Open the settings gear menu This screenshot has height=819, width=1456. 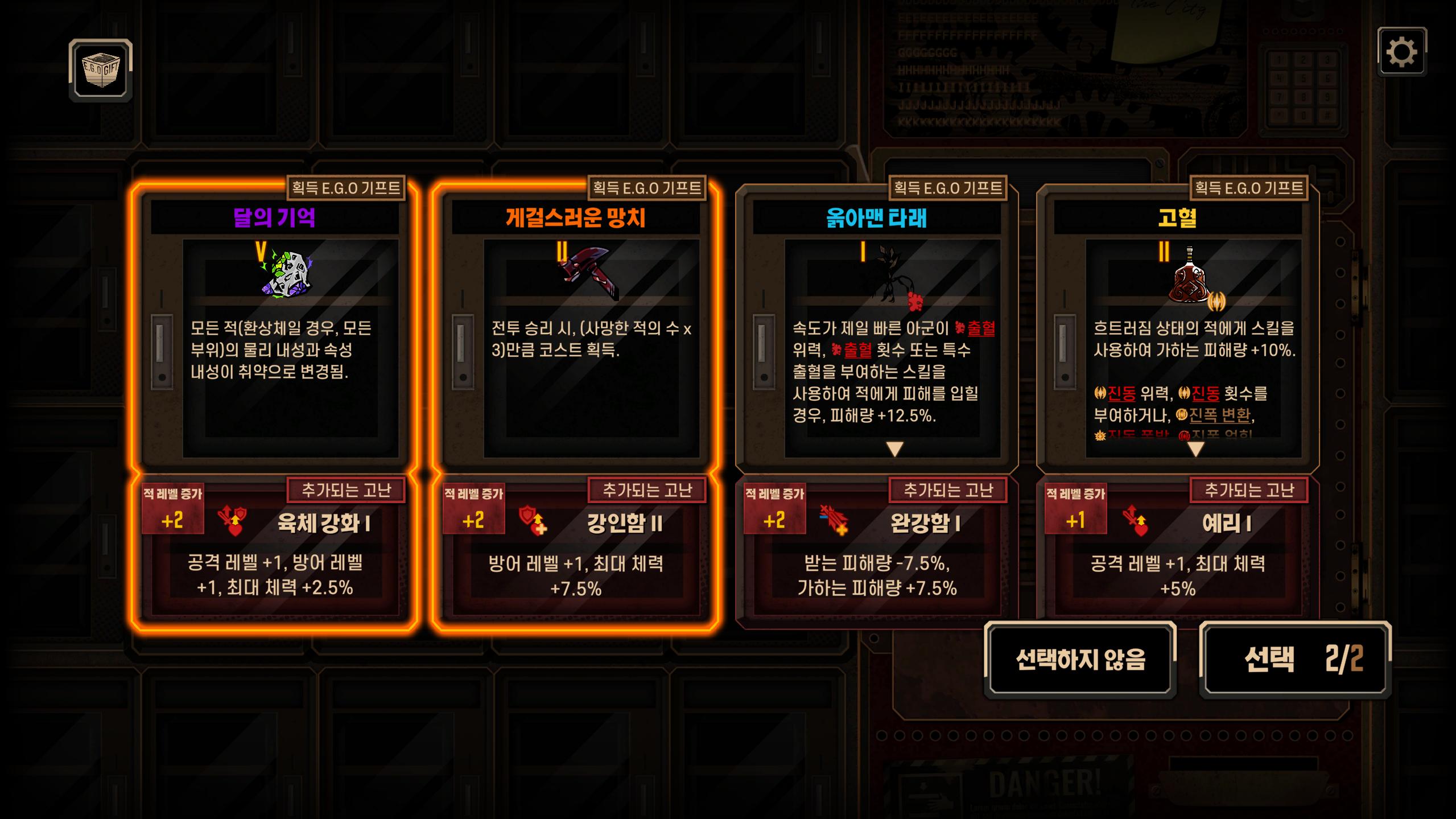pyautogui.click(x=1401, y=52)
